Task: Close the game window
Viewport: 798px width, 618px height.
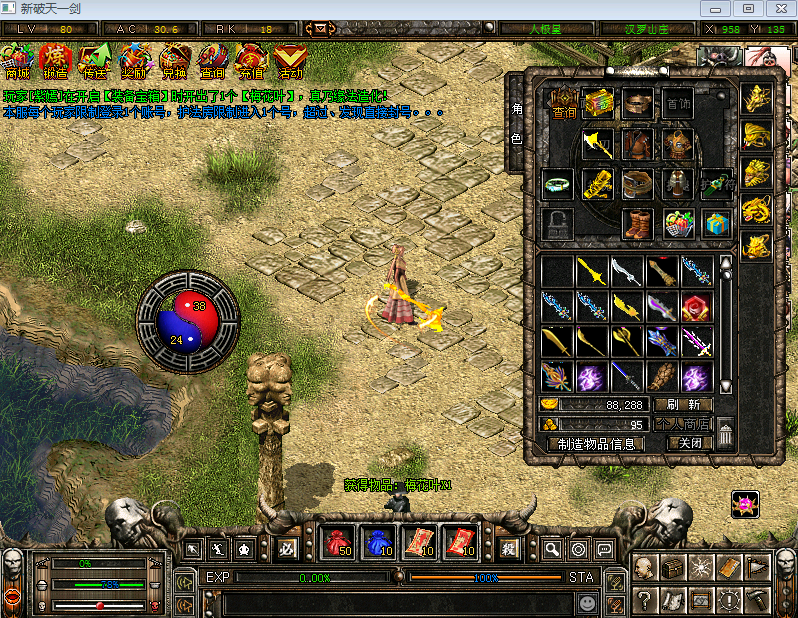Action: 776,8
